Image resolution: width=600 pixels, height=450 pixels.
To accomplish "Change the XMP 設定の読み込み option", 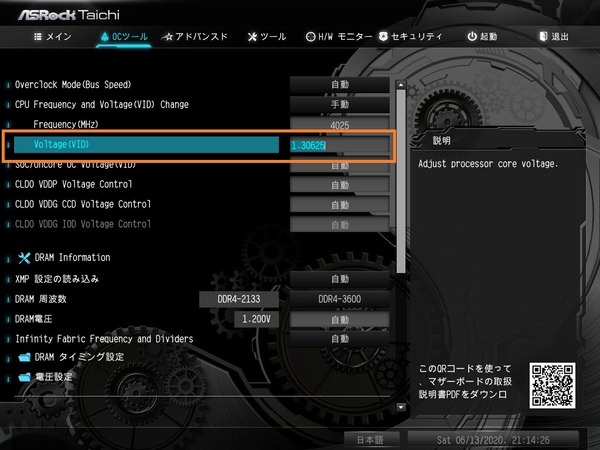I will point(340,279).
